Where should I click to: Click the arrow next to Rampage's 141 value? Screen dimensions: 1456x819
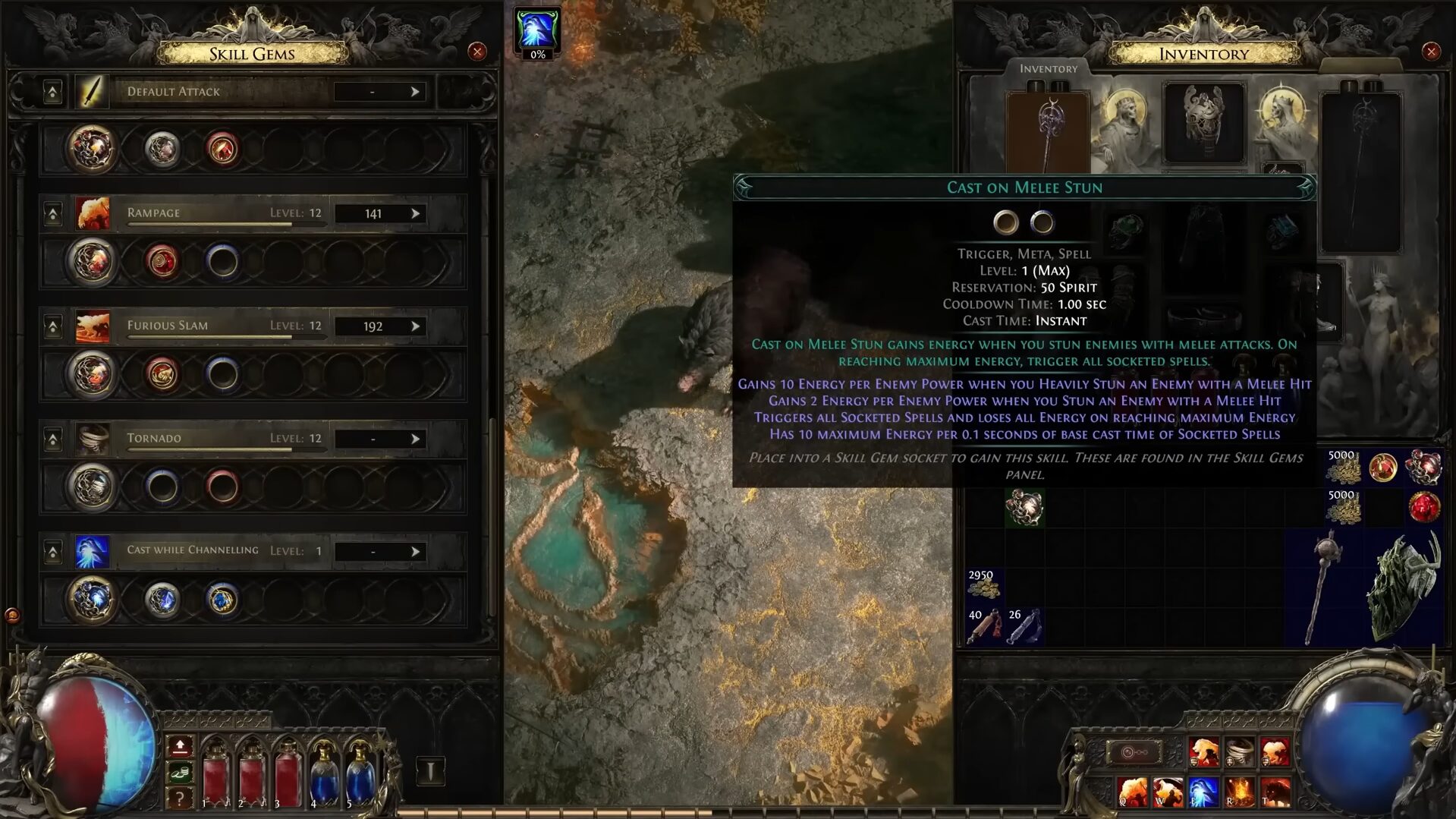click(x=415, y=213)
